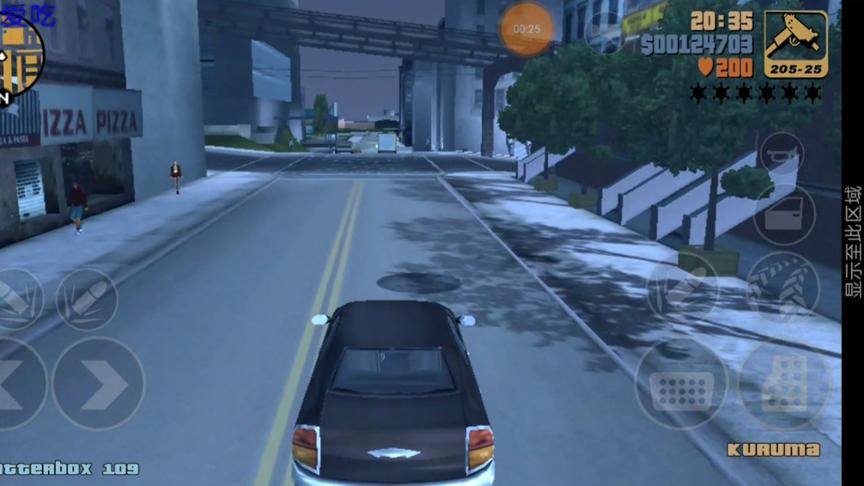Tap the tall accelerator pedal button
This screenshot has height=486, width=864.
pos(785,385)
